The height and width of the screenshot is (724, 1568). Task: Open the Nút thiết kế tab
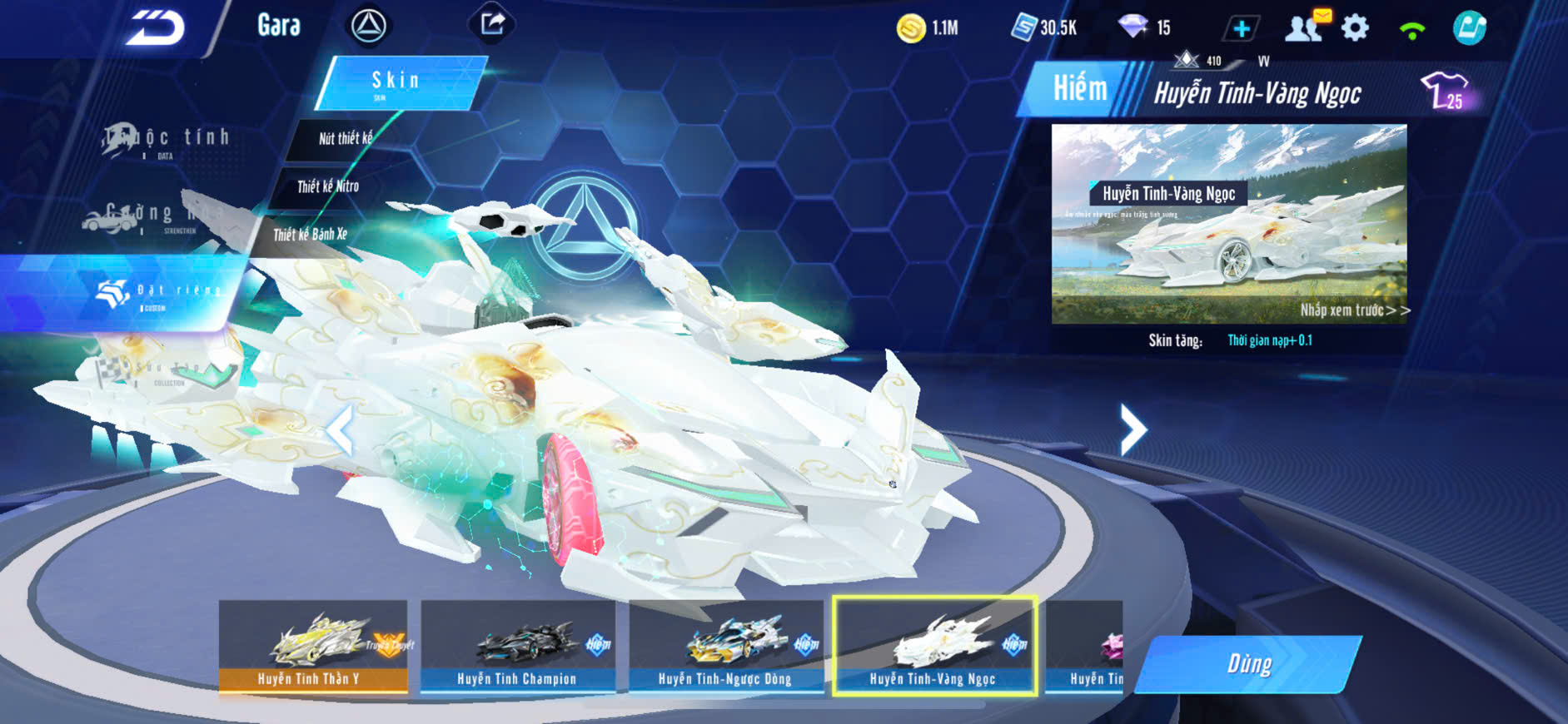pos(345,138)
